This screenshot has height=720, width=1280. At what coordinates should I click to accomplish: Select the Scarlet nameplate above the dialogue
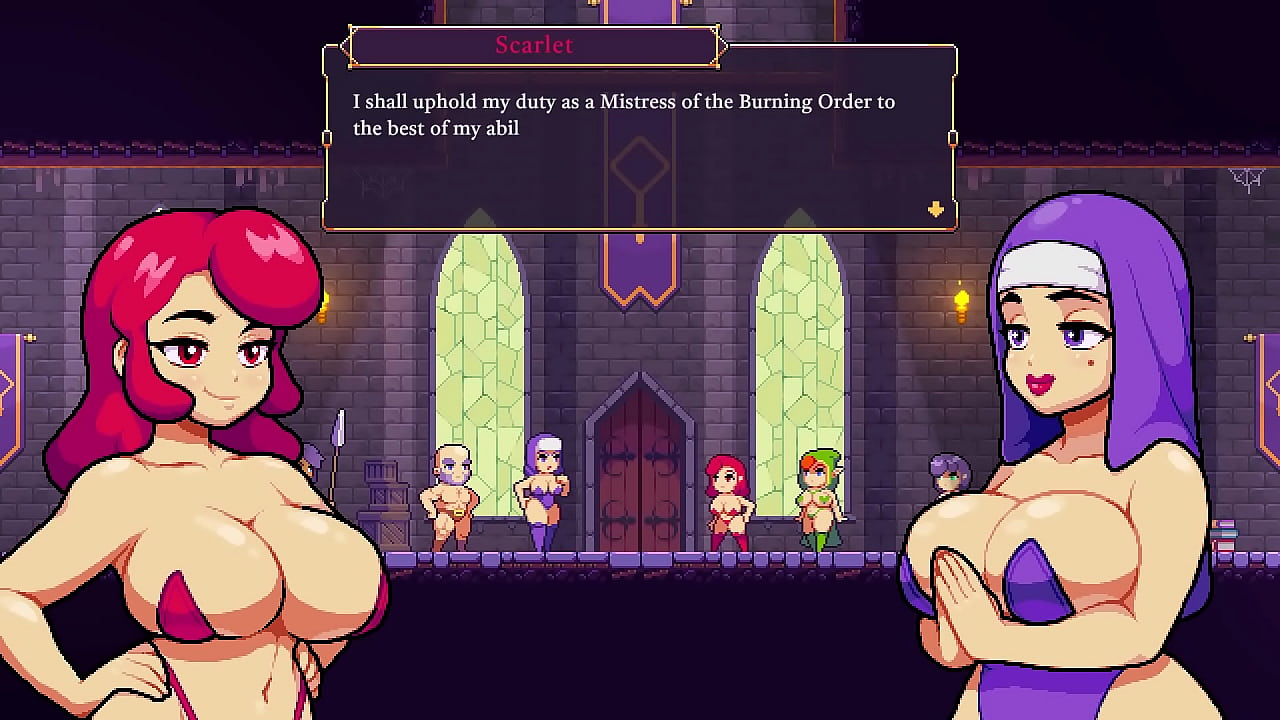point(534,45)
